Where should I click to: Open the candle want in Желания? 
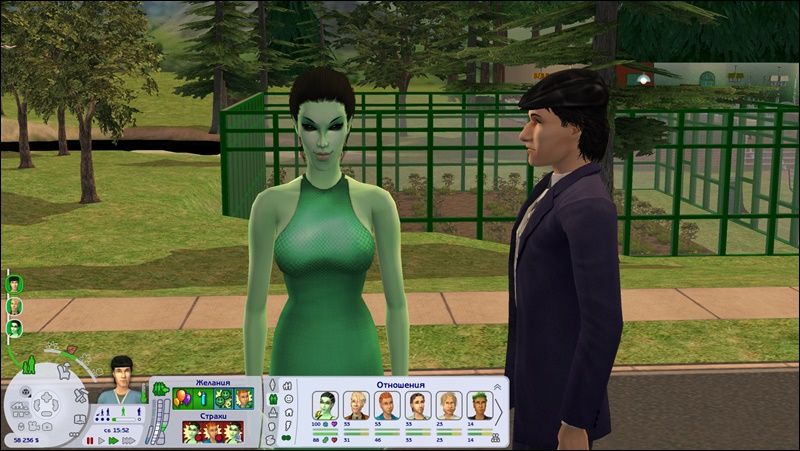tap(203, 398)
